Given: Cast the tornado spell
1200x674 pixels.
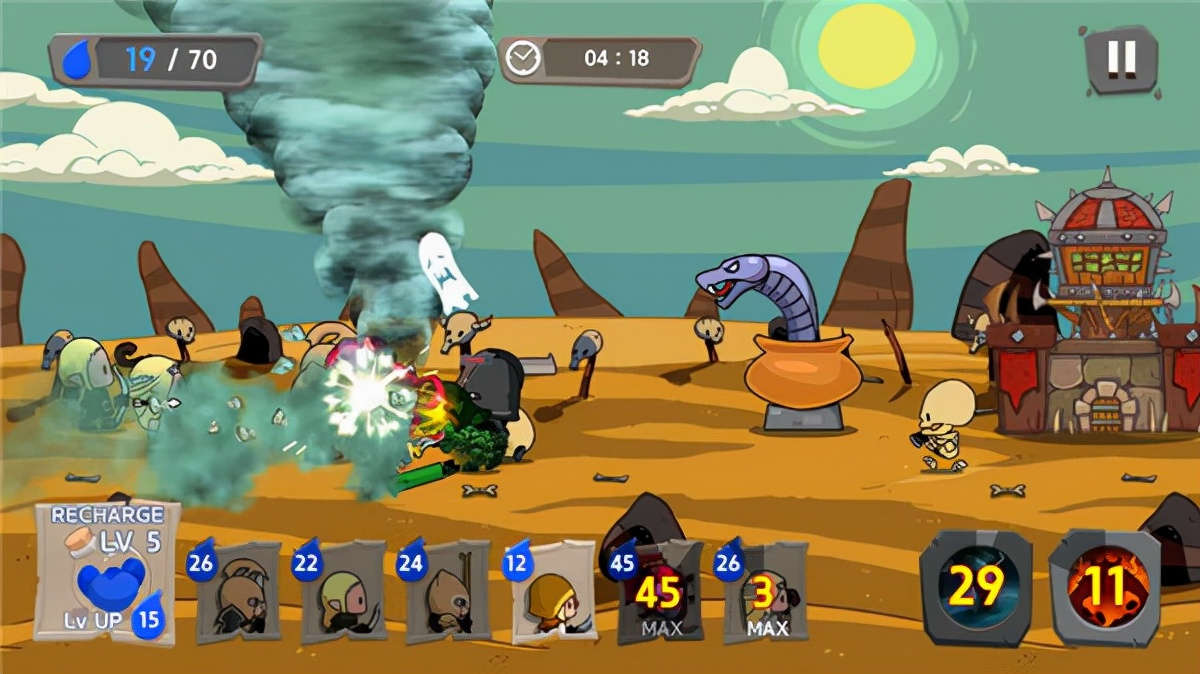Looking at the screenshot, I should coord(975,588).
